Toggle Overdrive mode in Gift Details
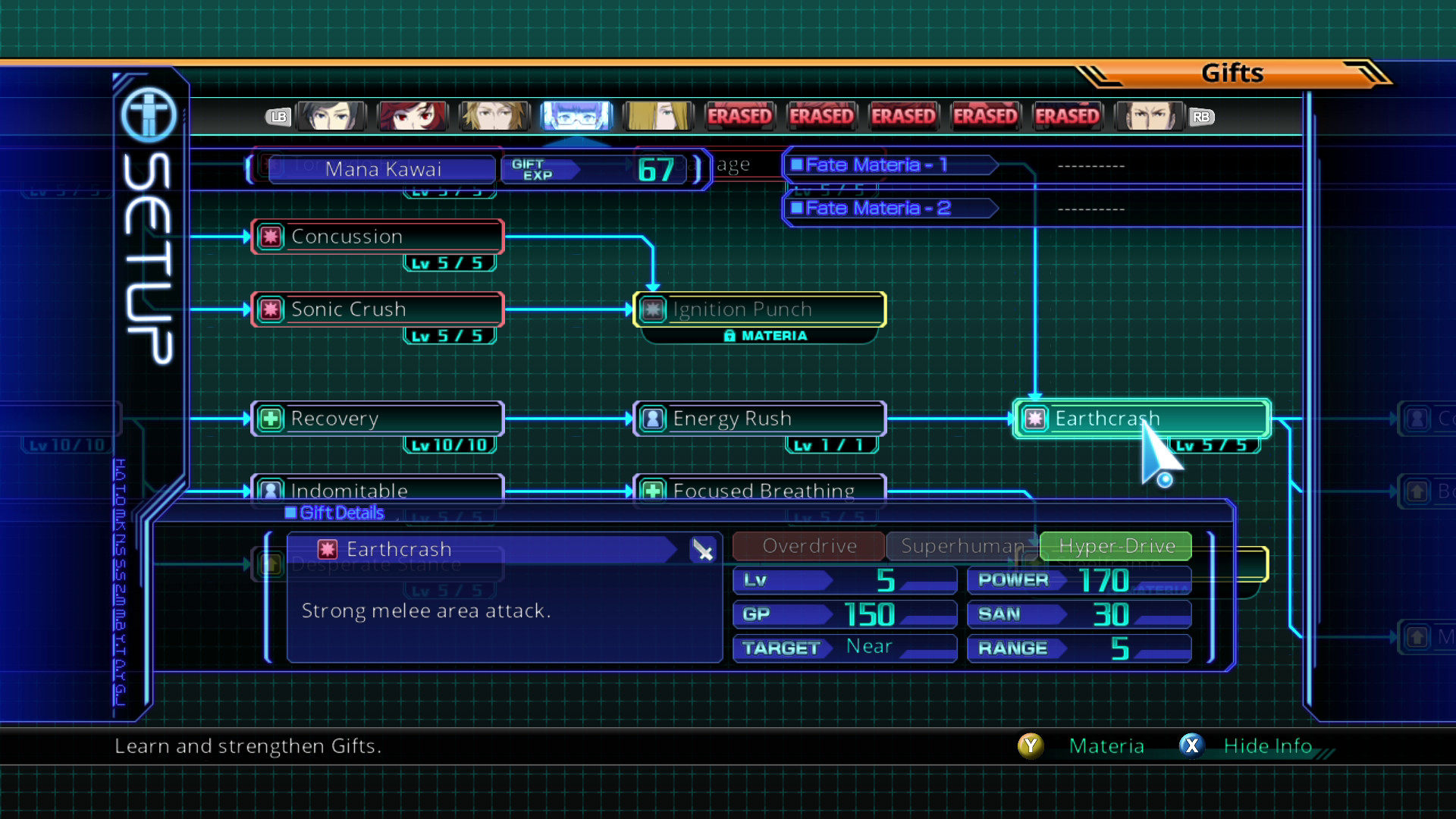This screenshot has width=1456, height=819. (807, 546)
